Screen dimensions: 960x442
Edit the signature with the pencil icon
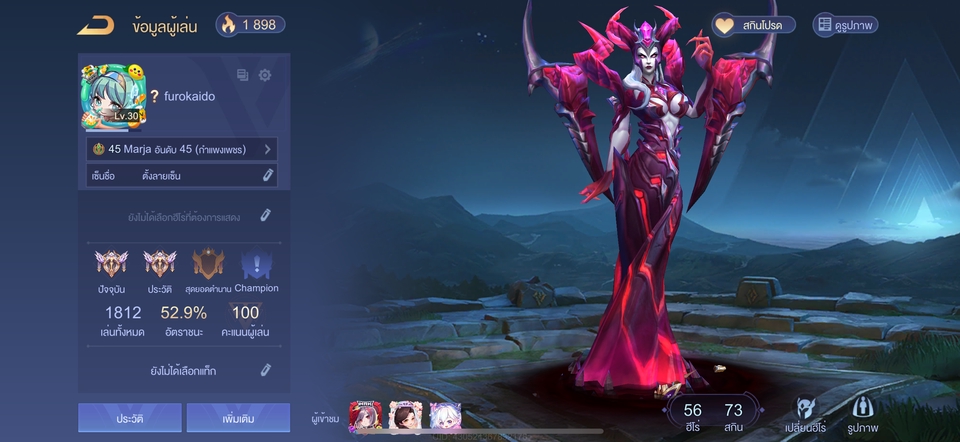pos(268,176)
